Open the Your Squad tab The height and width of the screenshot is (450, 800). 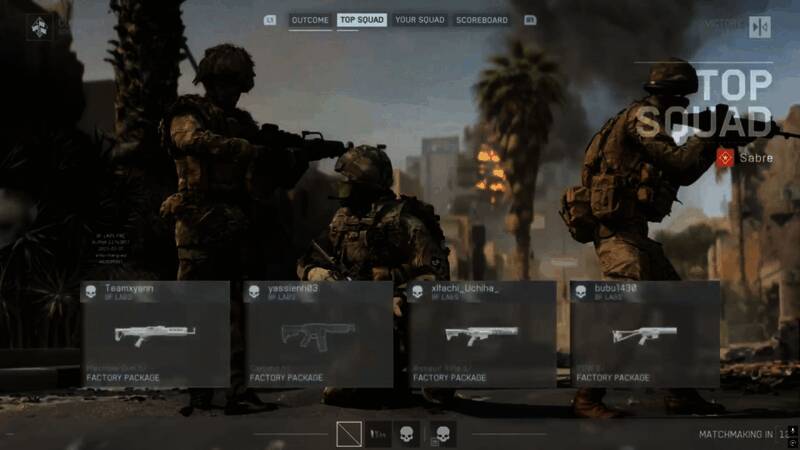pyautogui.click(x=420, y=20)
